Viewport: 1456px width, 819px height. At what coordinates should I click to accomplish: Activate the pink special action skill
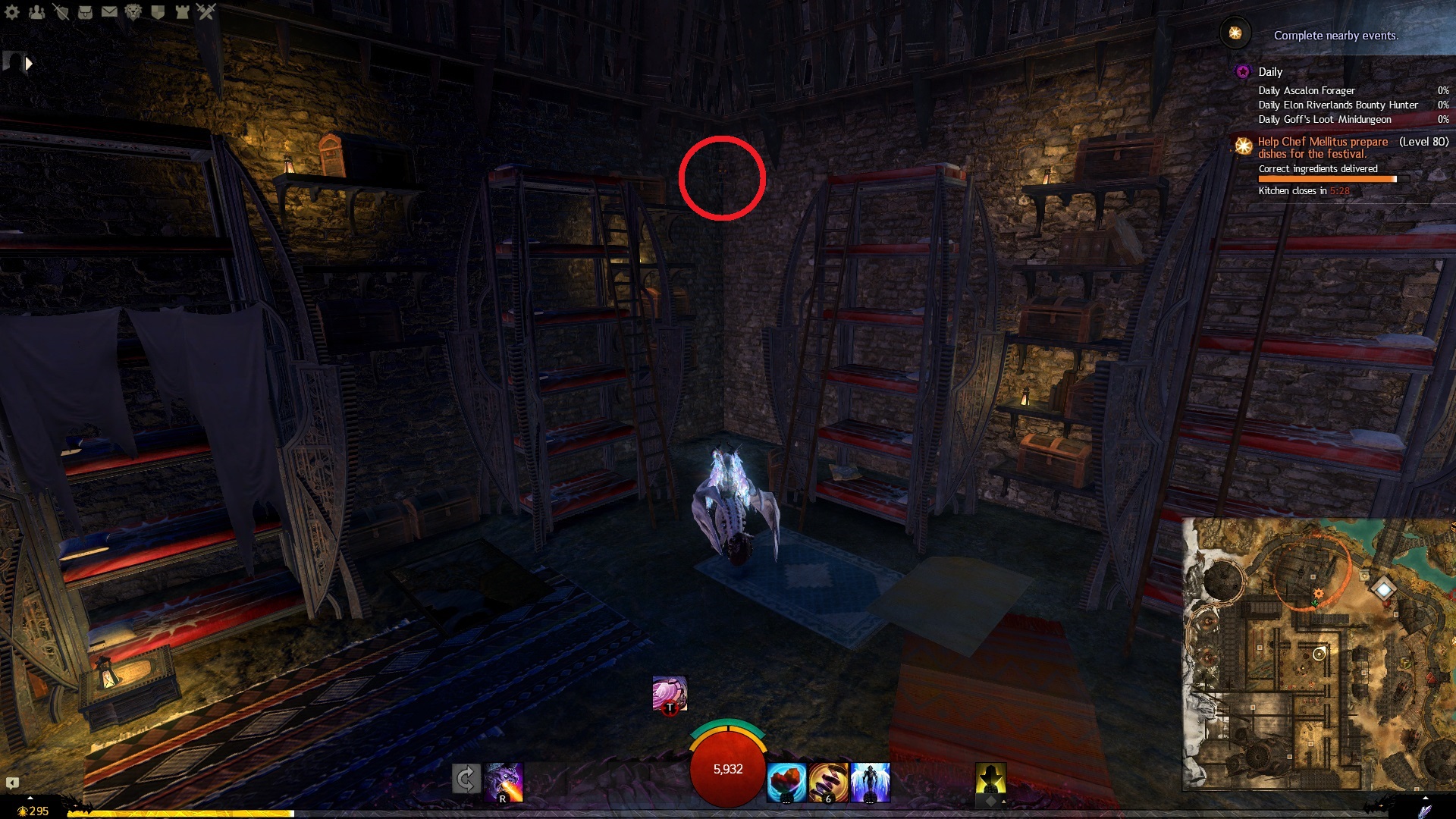coord(670,693)
